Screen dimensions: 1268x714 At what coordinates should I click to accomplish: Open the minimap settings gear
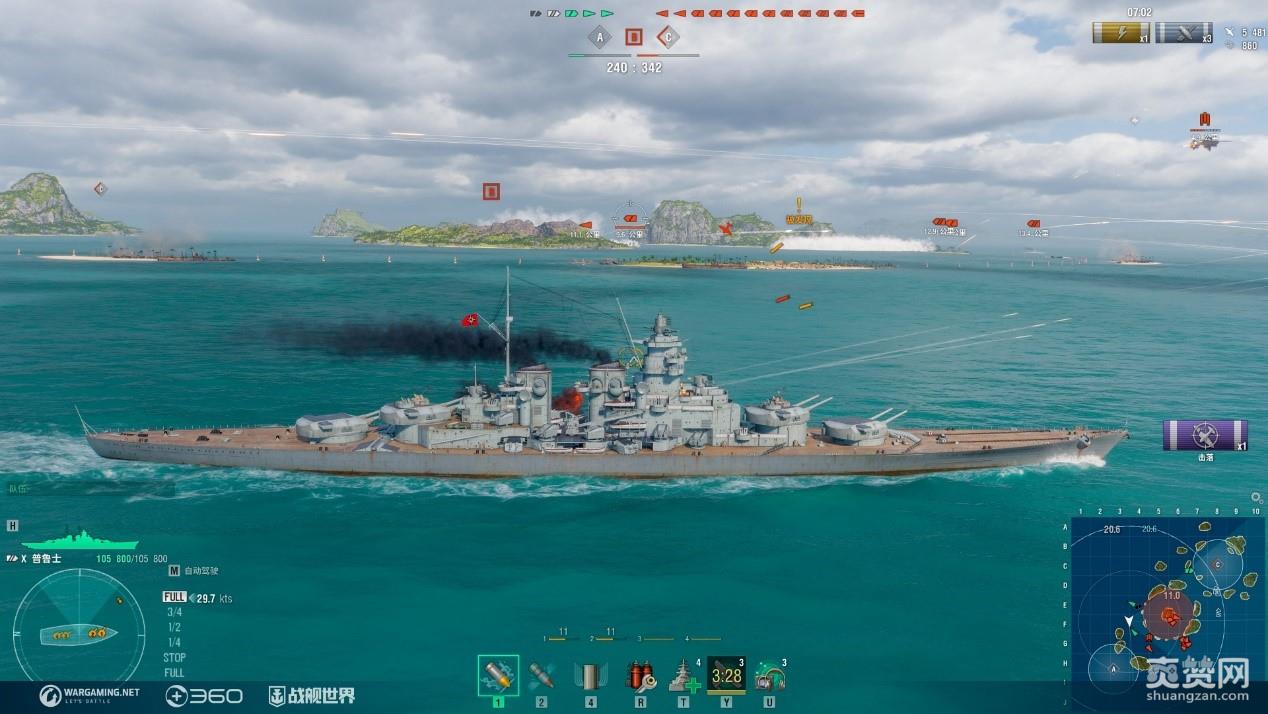[1256, 497]
